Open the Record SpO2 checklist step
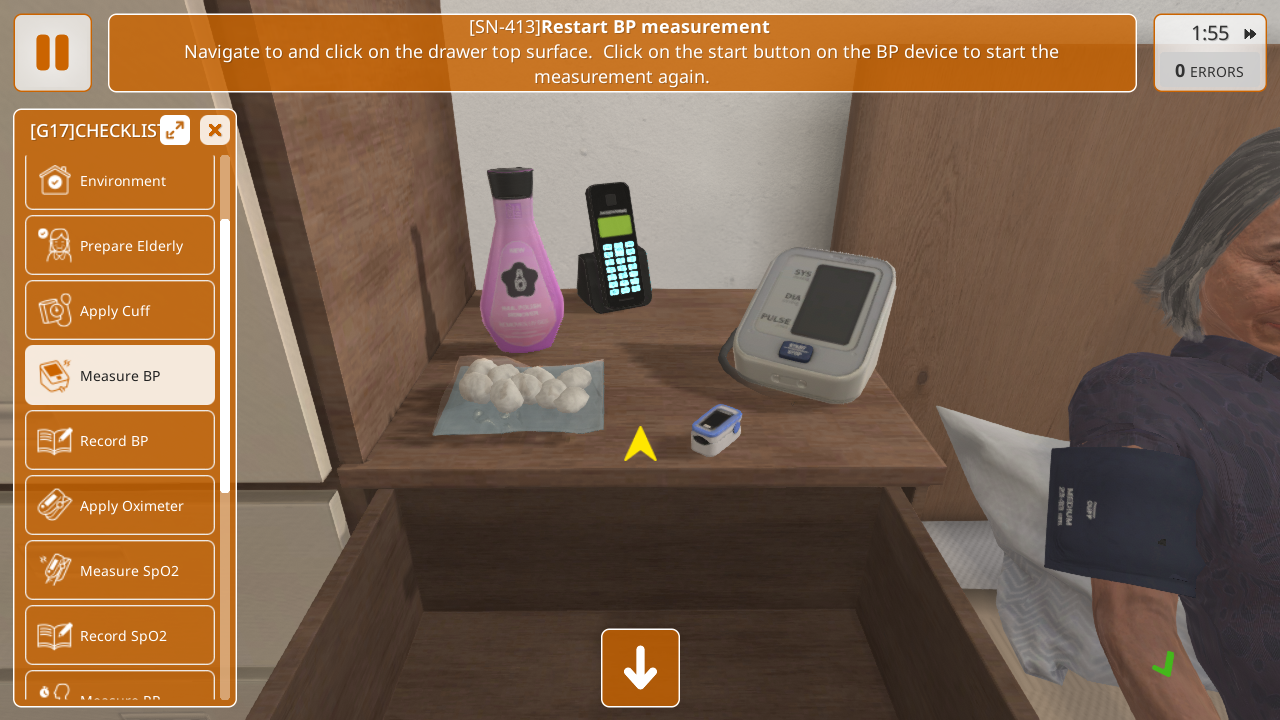The height and width of the screenshot is (720, 1280). (120, 636)
